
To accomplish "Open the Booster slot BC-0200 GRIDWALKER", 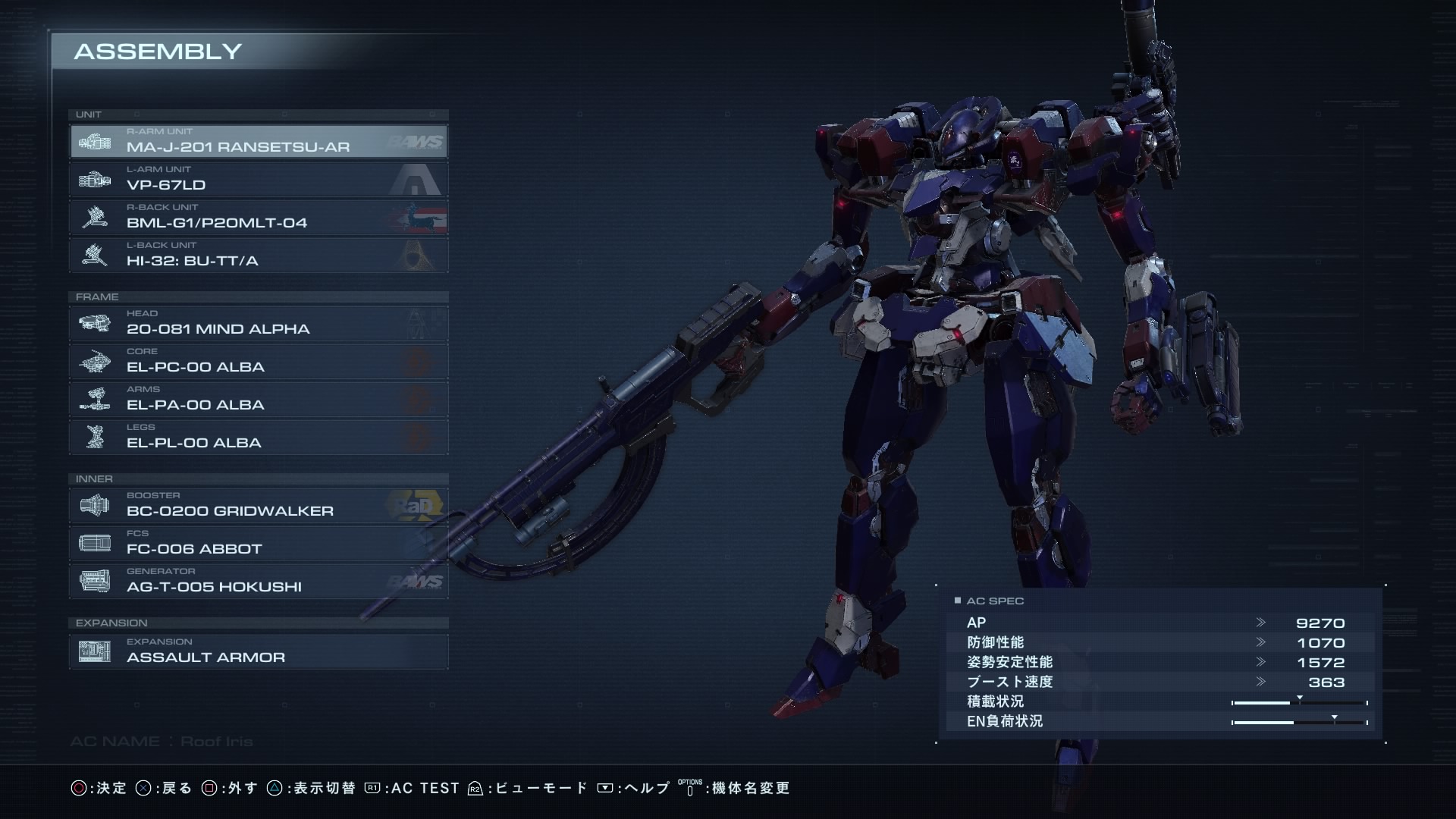I will tap(259, 505).
